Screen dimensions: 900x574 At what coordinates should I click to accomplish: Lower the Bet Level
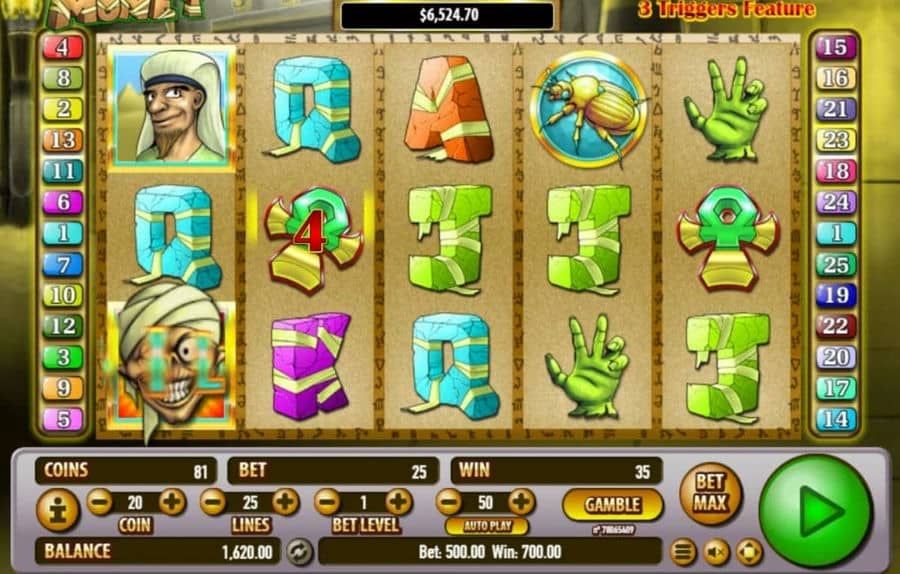tap(327, 502)
